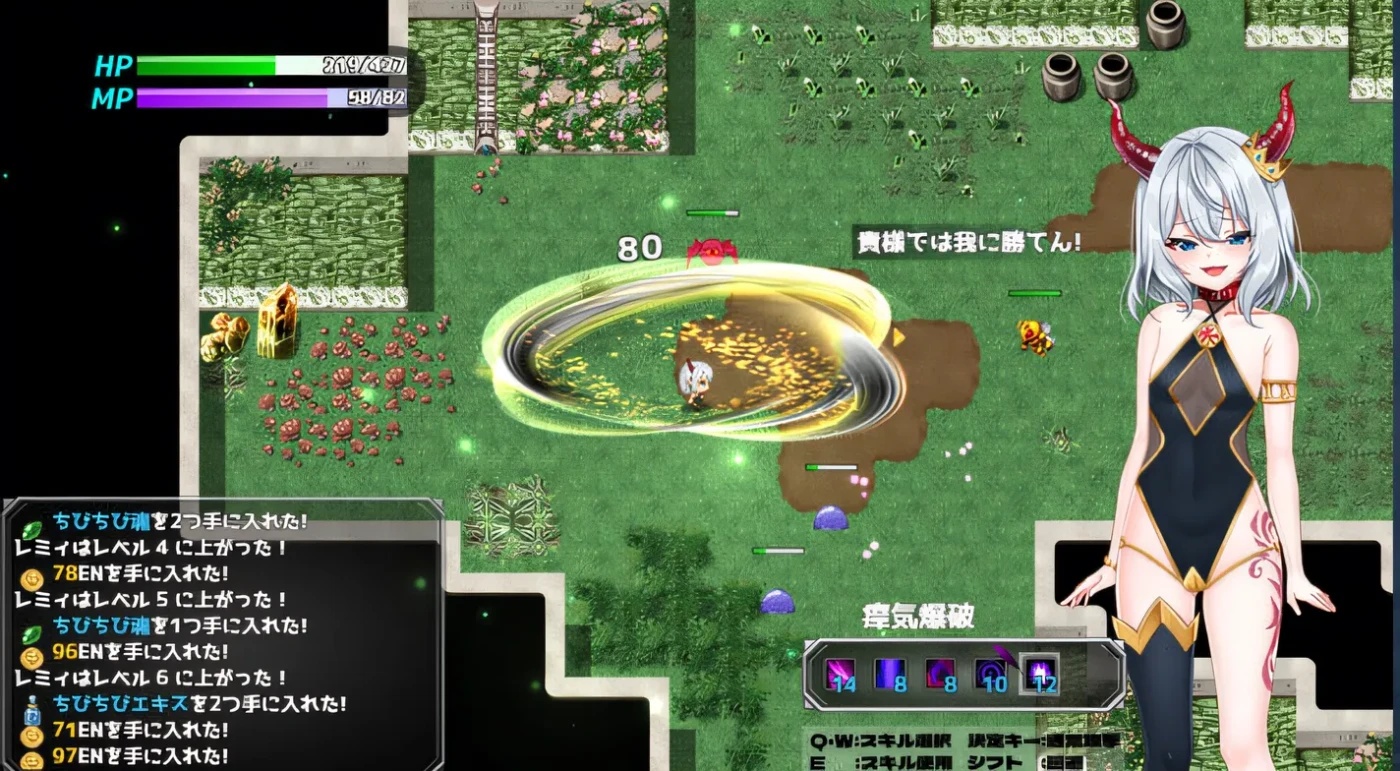Viewport: 1400px width, 771px height.
Task: Click the coin icon beside 97EN message
Action: [33, 757]
